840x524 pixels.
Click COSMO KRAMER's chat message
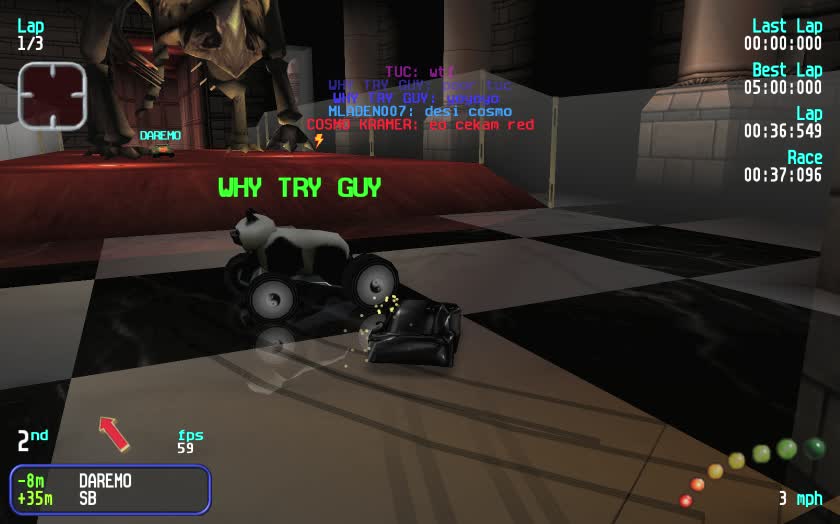click(x=420, y=125)
